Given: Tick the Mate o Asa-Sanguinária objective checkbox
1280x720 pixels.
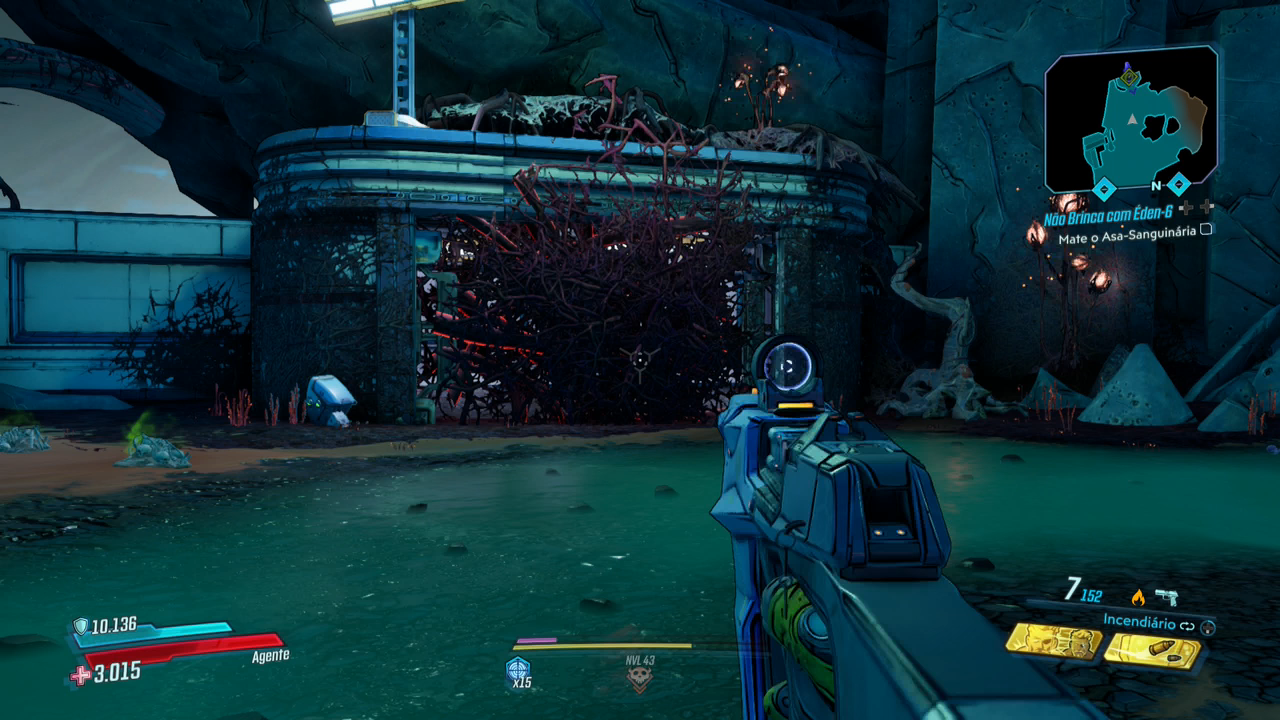Looking at the screenshot, I should pos(1206,229).
